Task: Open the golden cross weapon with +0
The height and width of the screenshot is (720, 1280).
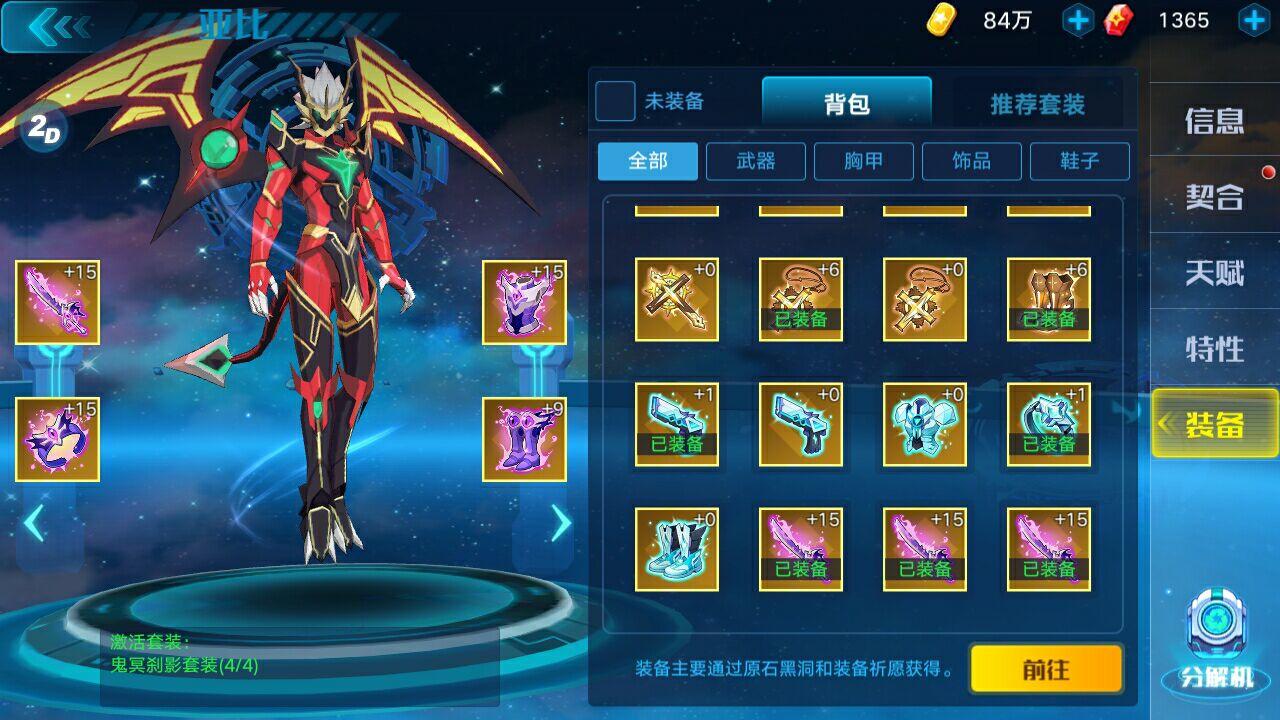Action: (x=676, y=296)
